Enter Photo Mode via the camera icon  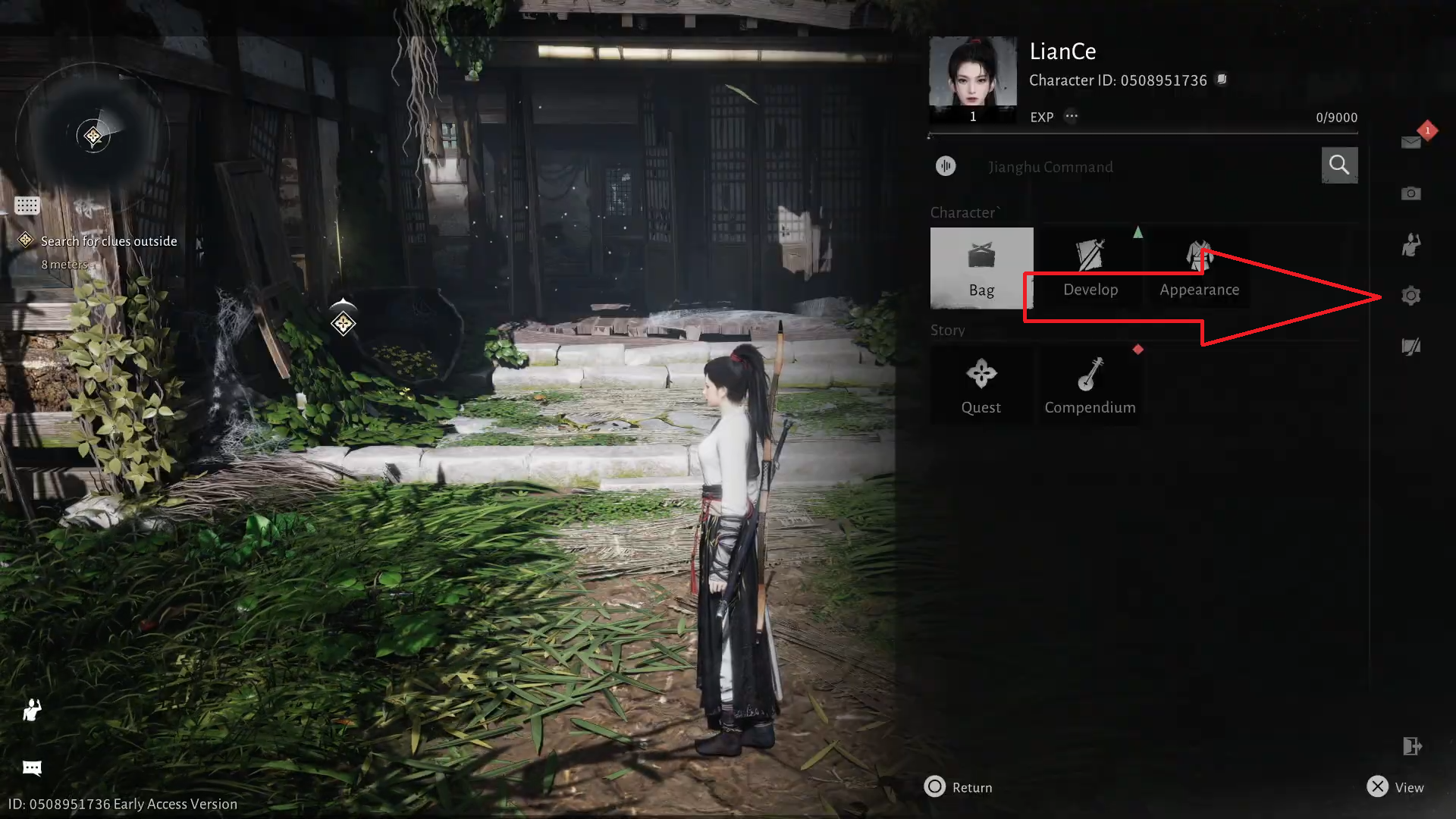[1410, 193]
